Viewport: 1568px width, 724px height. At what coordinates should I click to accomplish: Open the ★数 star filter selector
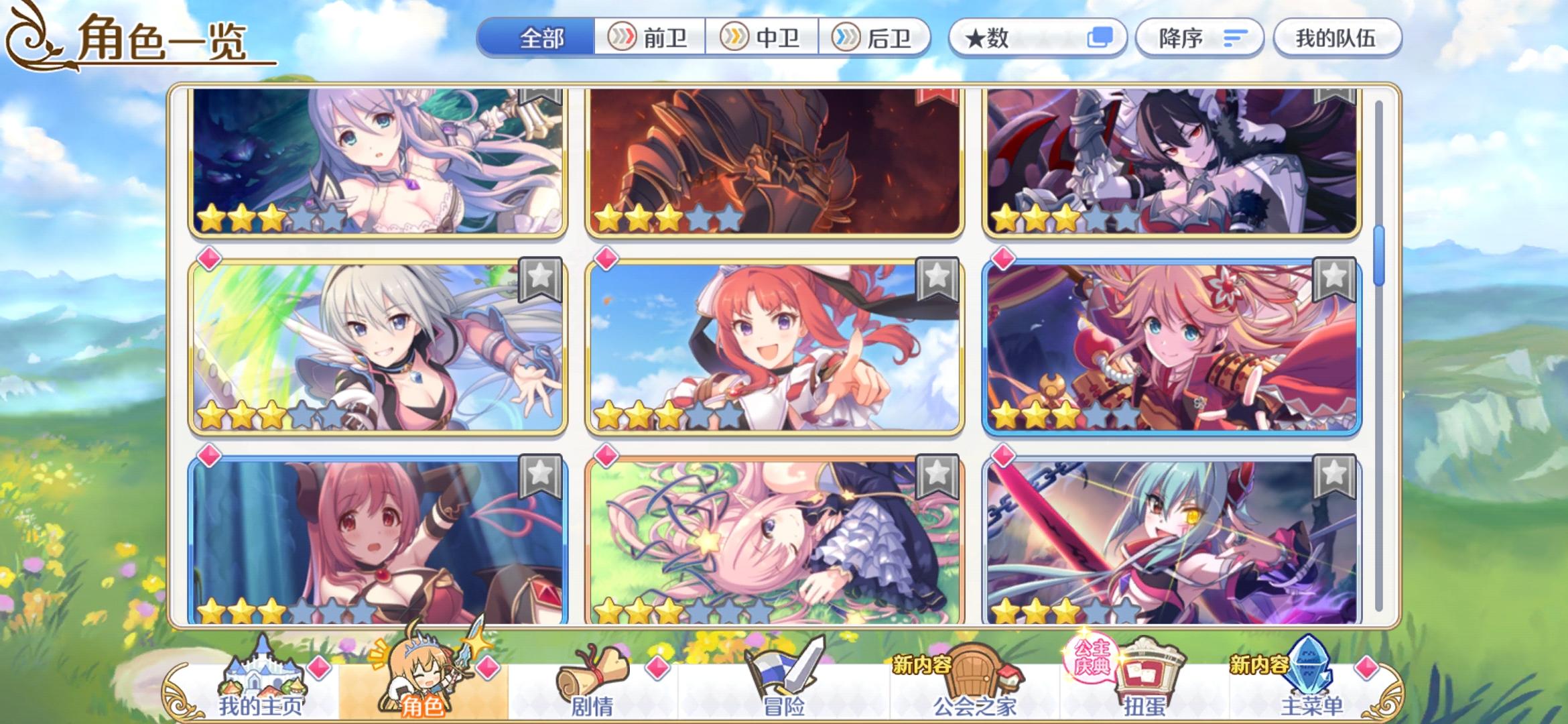pyautogui.click(x=1037, y=38)
